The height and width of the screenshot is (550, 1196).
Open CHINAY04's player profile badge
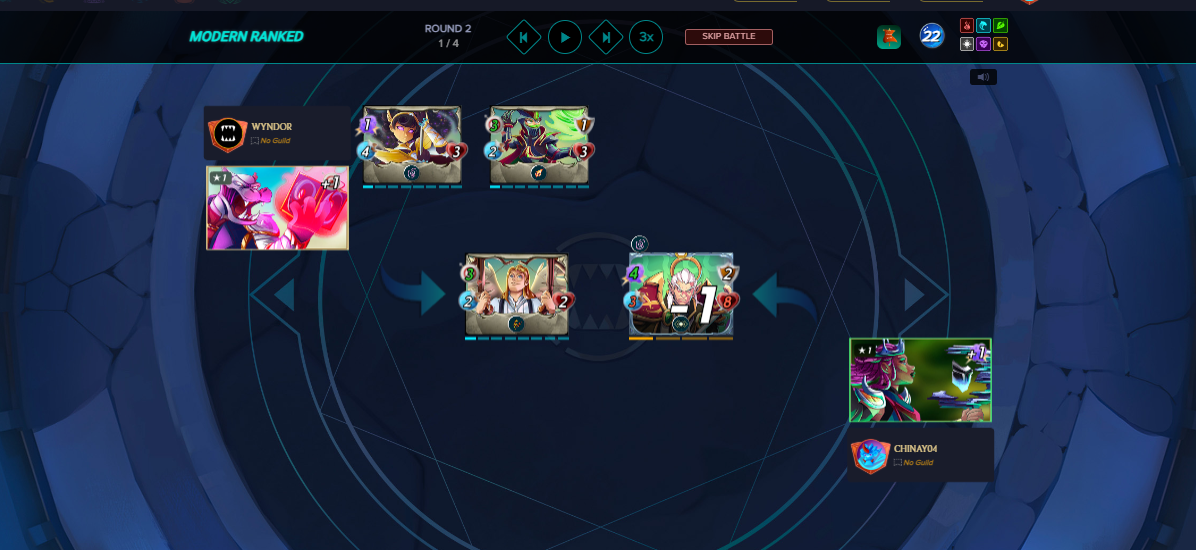pos(870,455)
